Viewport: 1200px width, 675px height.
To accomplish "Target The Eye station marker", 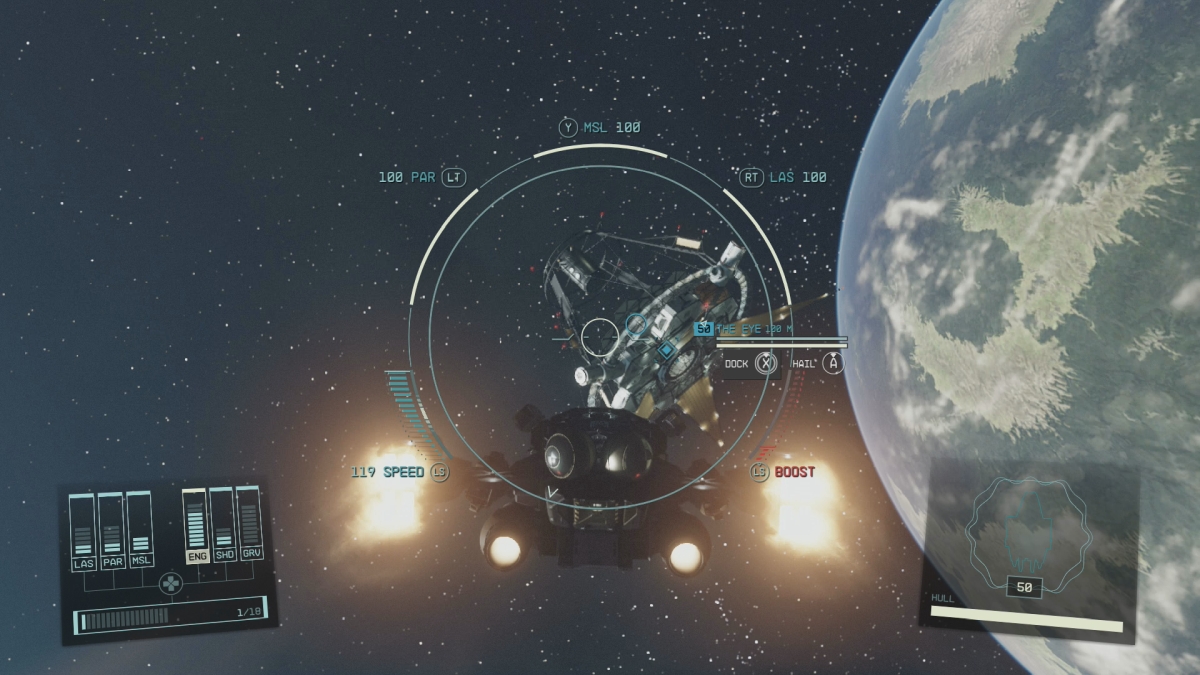I will pos(666,350).
